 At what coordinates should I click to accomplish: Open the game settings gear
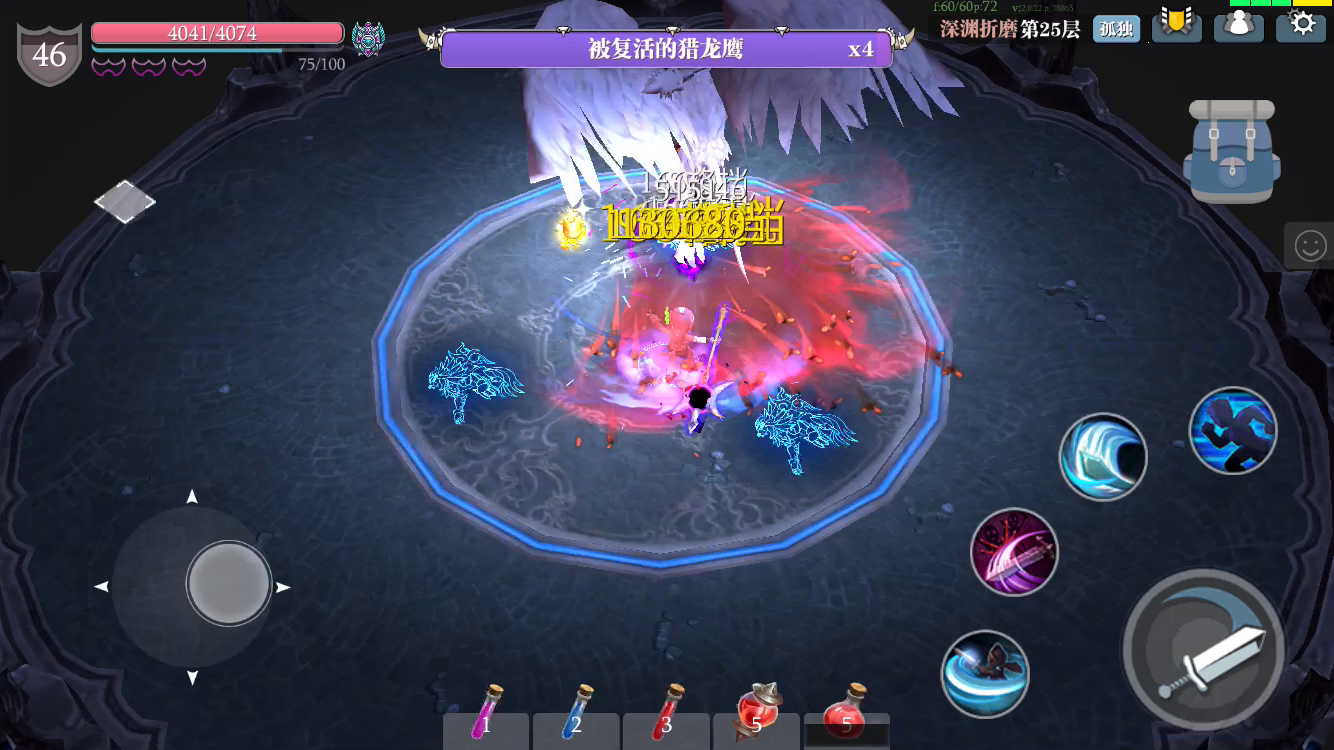click(x=1301, y=27)
